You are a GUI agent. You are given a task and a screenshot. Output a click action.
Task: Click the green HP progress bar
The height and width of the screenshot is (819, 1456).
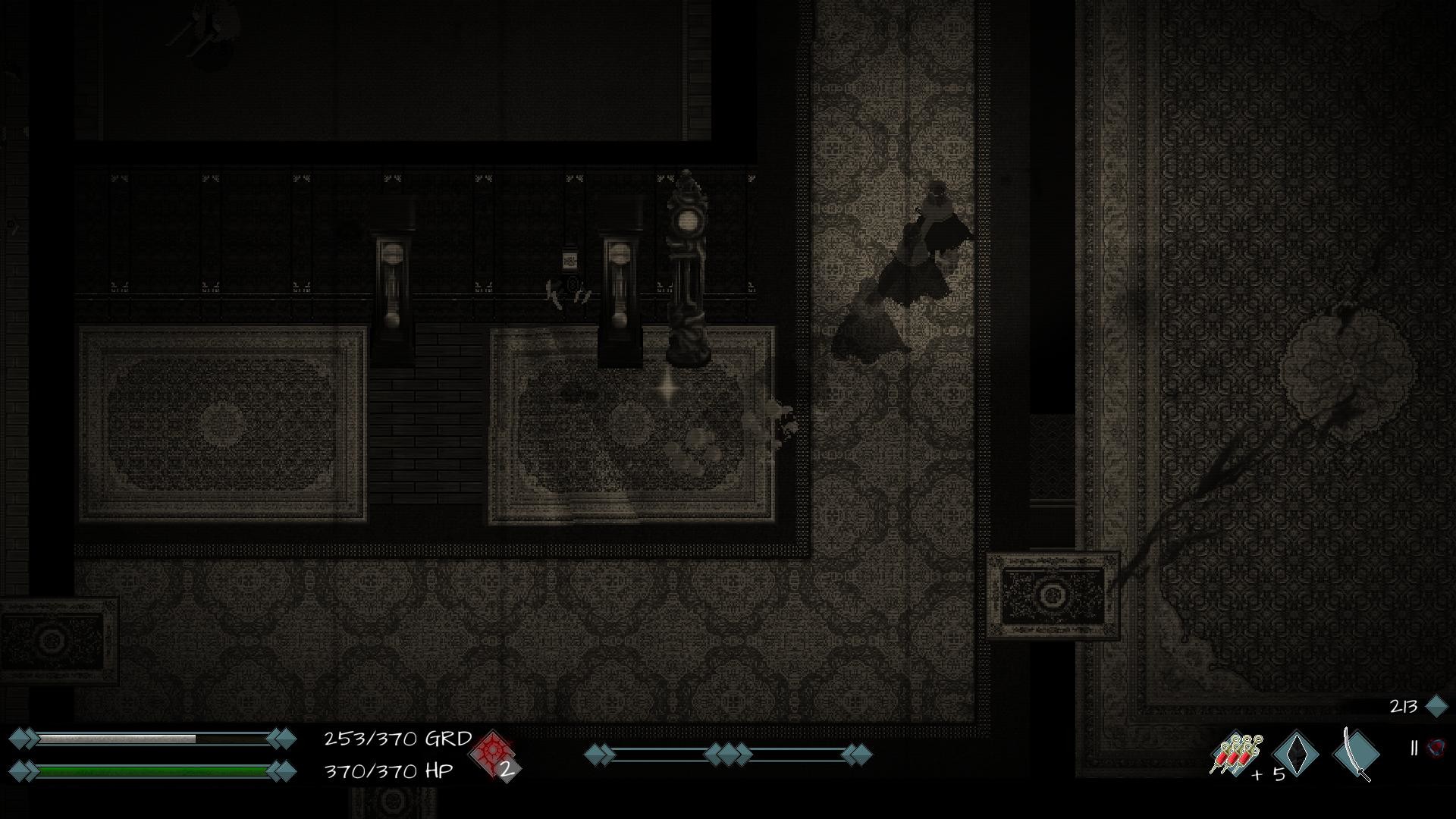(152, 770)
